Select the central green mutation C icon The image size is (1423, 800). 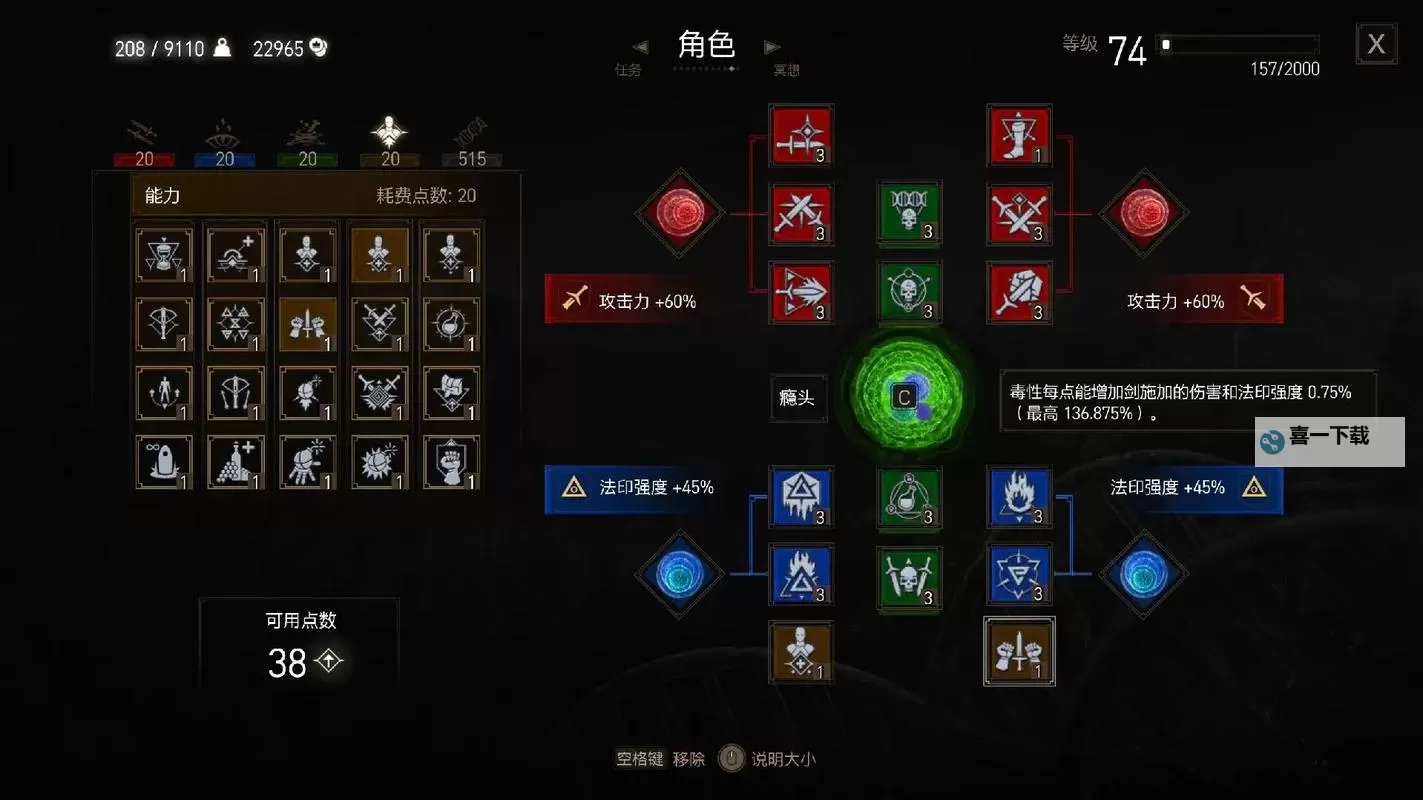coord(905,395)
